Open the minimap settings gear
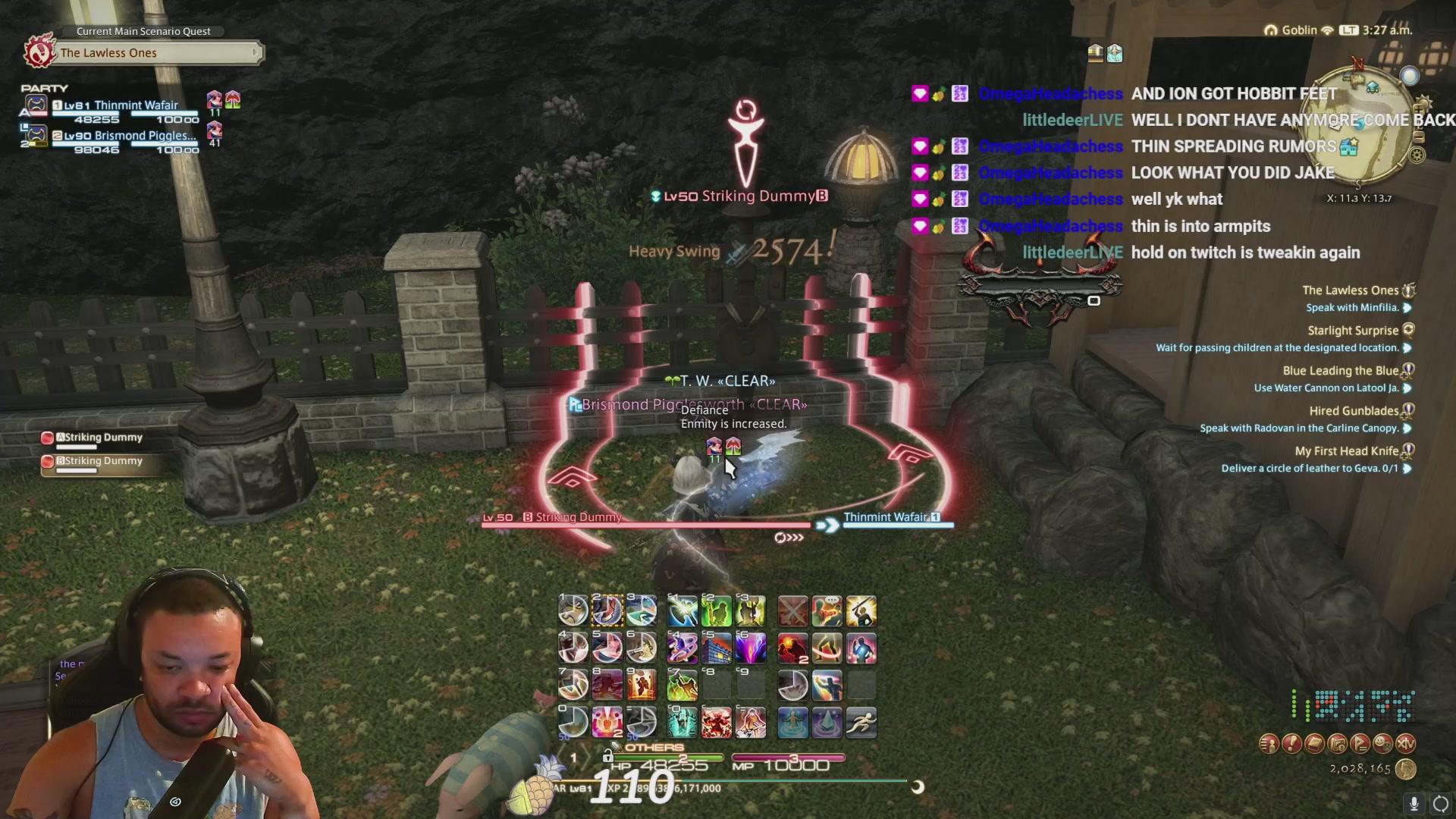This screenshot has height=819, width=1456. click(x=1416, y=155)
